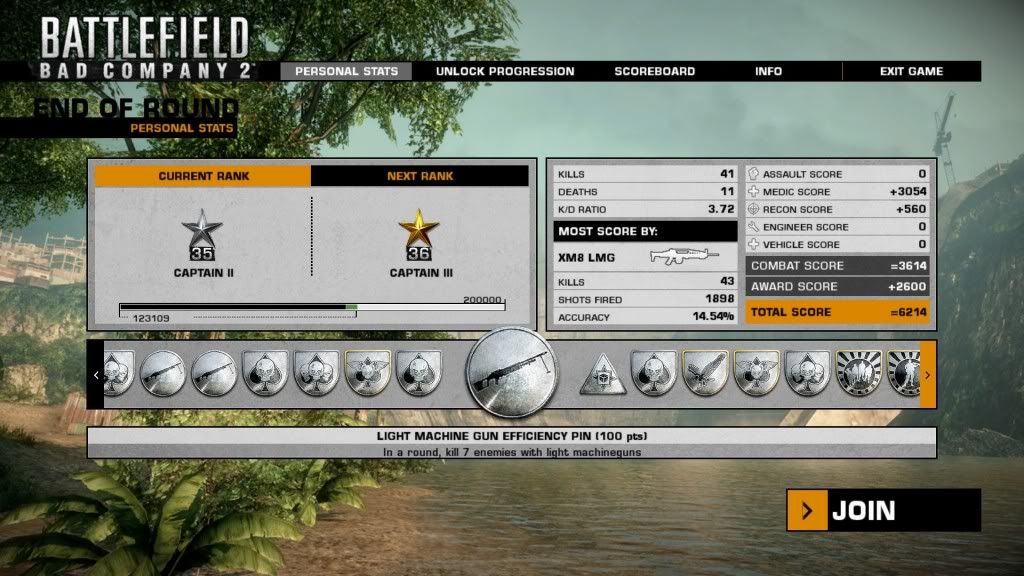Choose Exit Game in the top menu
1024x576 pixels.
pos(911,71)
